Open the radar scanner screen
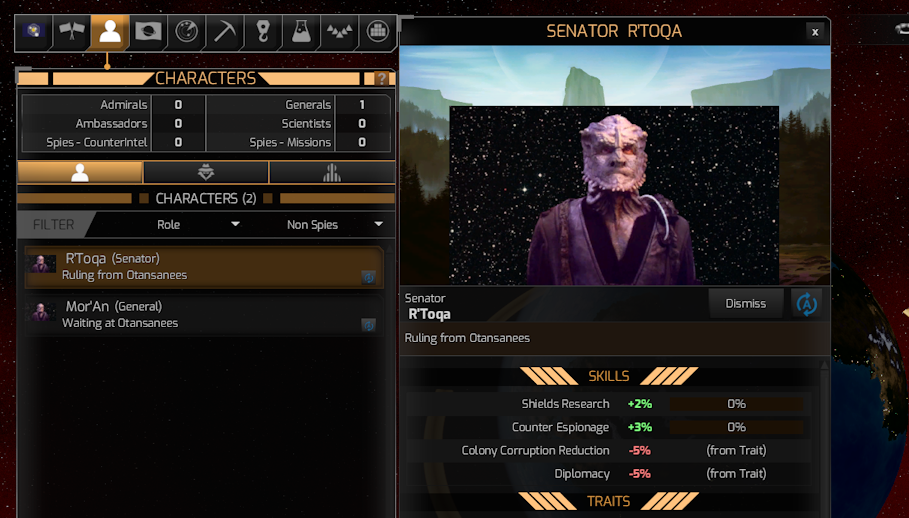 pos(186,32)
